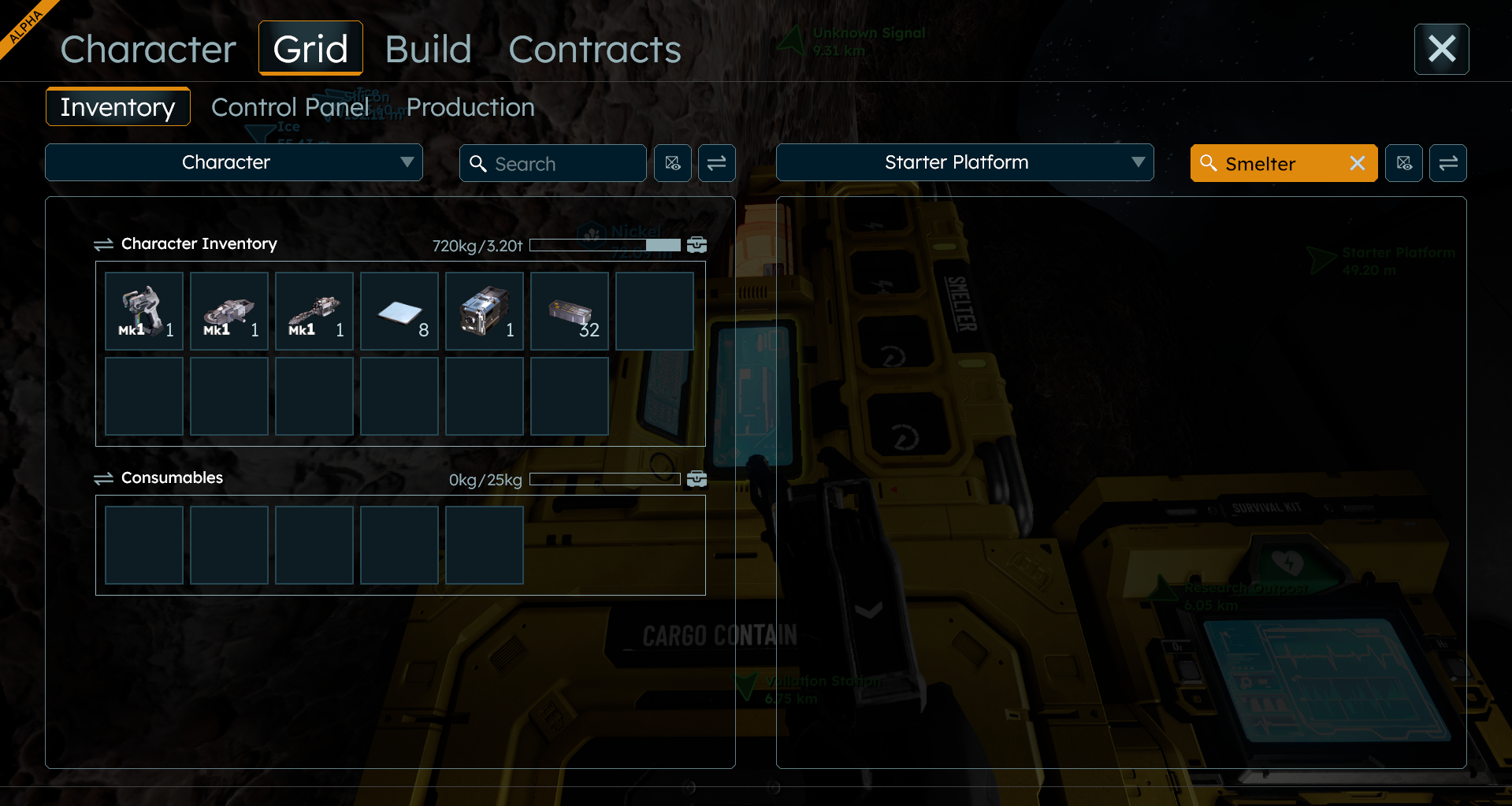Go to the Contracts tab
The height and width of the screenshot is (806, 1512).
coord(595,50)
